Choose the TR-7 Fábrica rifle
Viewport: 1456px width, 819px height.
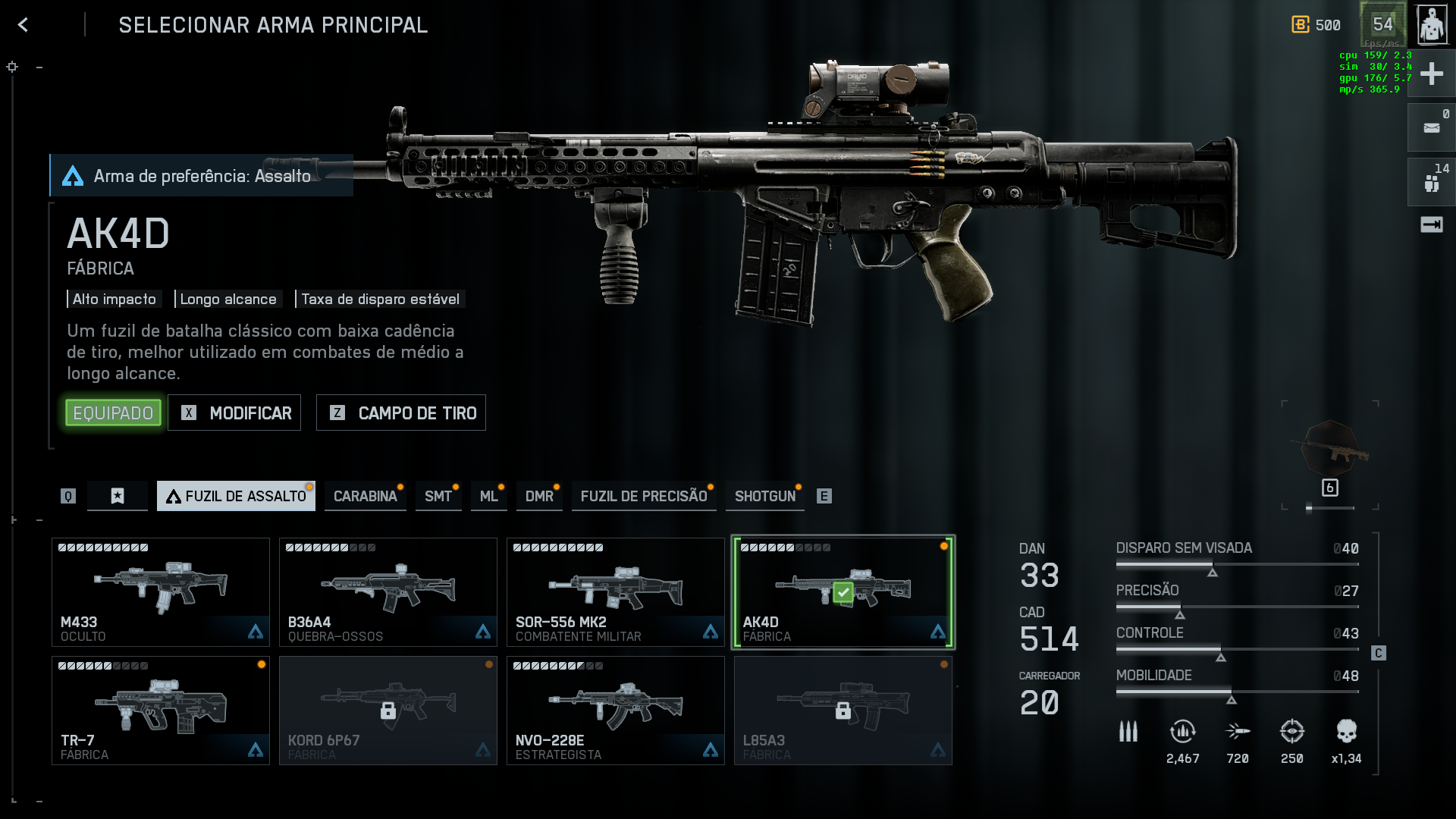click(x=161, y=711)
